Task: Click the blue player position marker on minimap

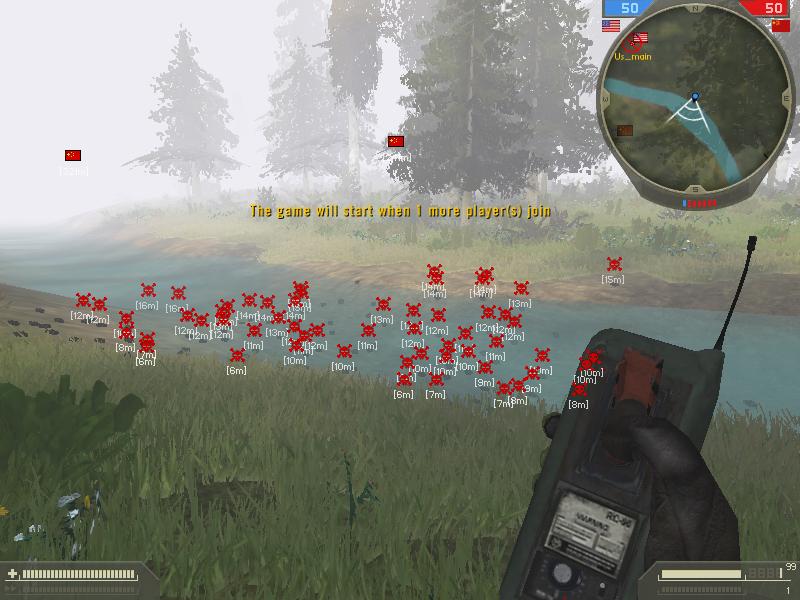Action: 695,97
